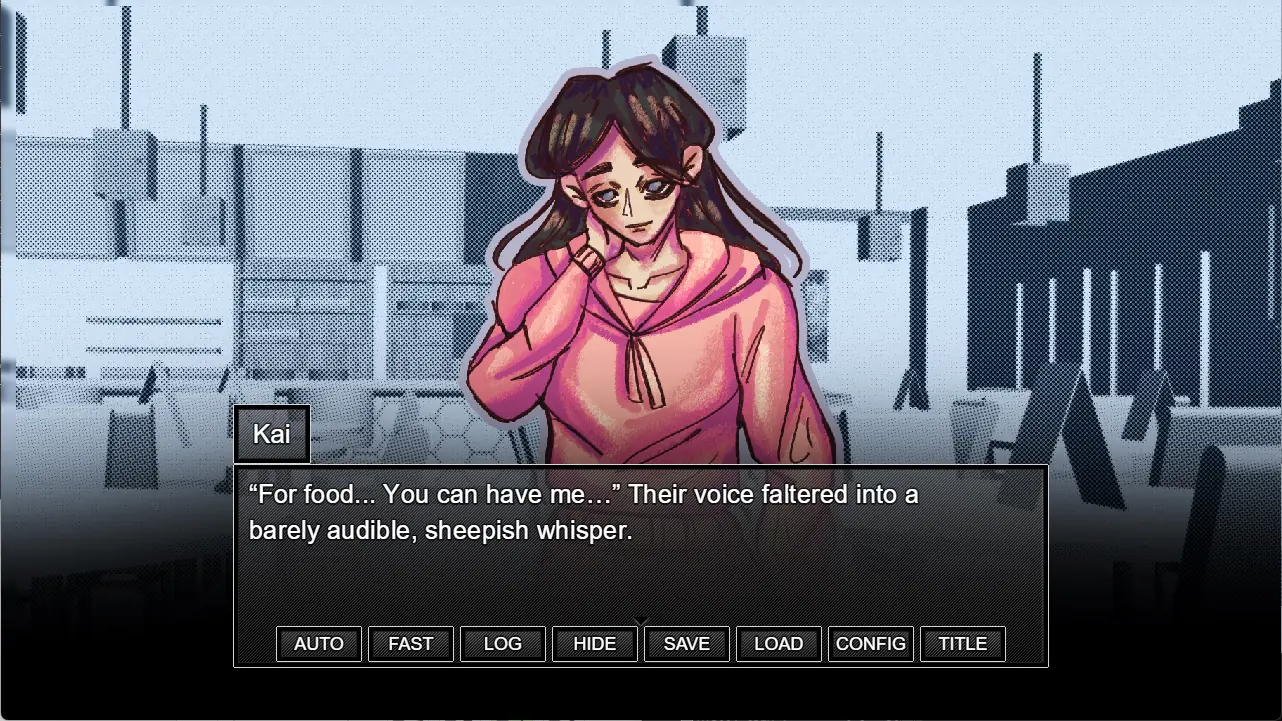Open the dialogue LOG

pos(503,644)
